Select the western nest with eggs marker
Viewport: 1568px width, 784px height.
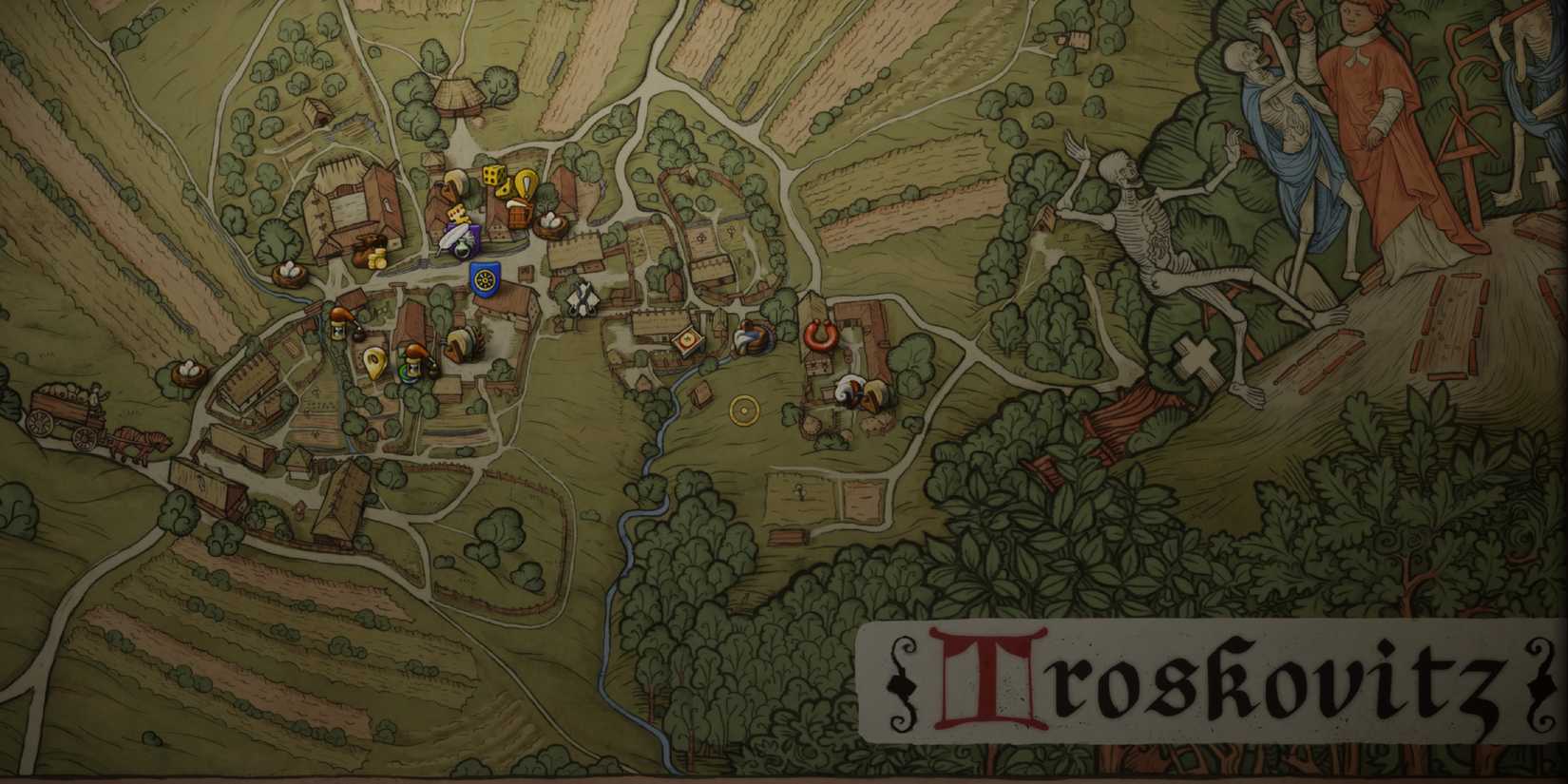pos(186,371)
